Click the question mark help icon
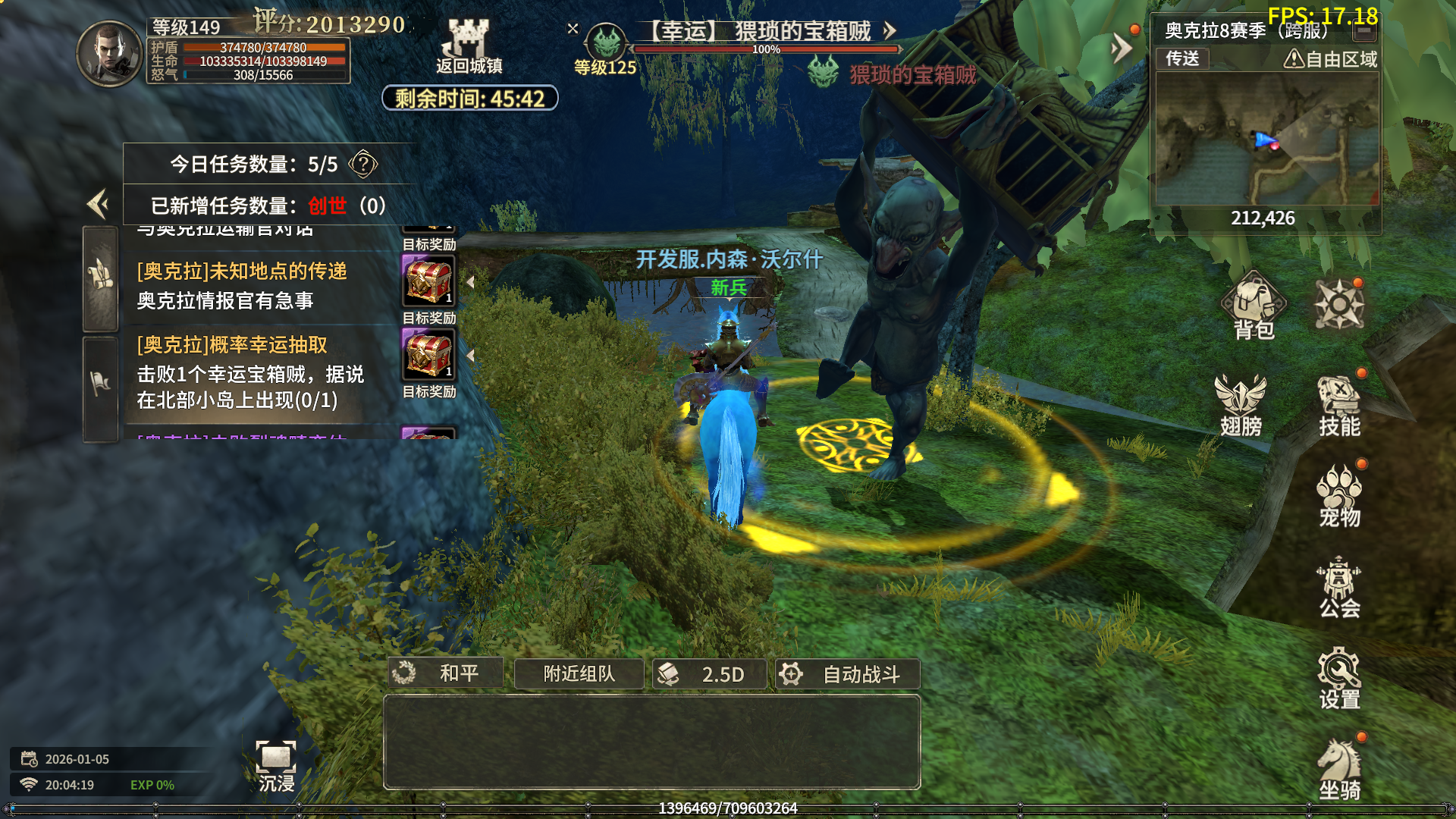Viewport: 1456px width, 819px height. click(x=363, y=164)
